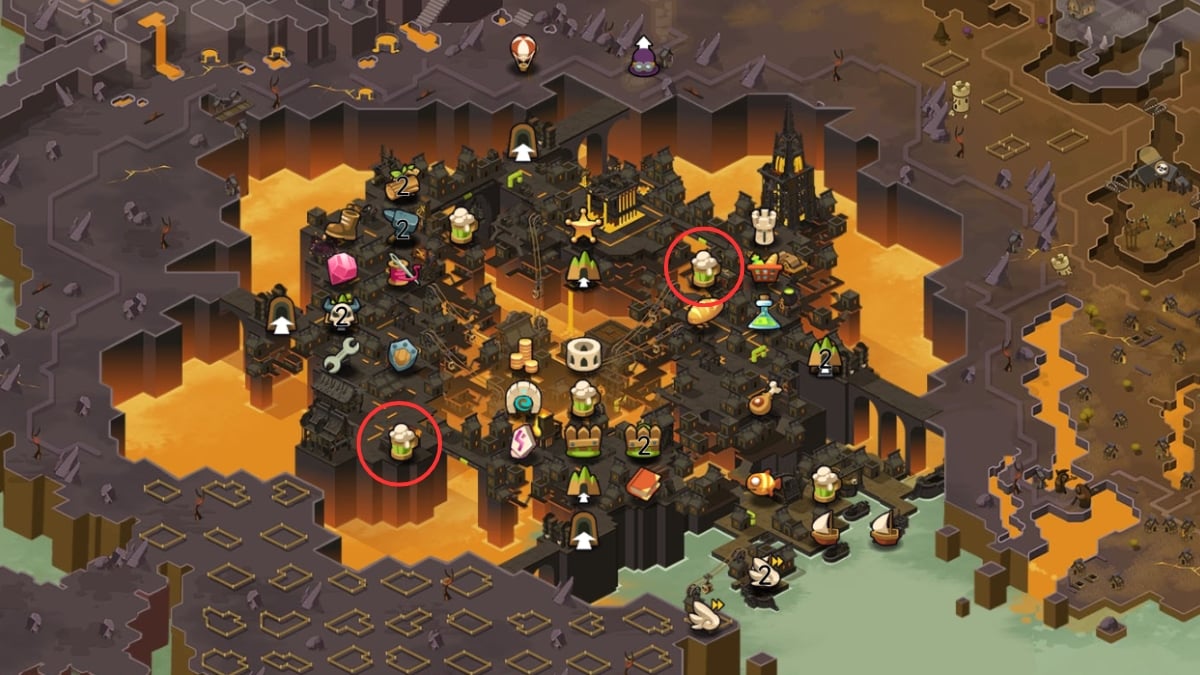Select the blue swirl portal marker
The image size is (1200, 675).
pyautogui.click(x=522, y=398)
